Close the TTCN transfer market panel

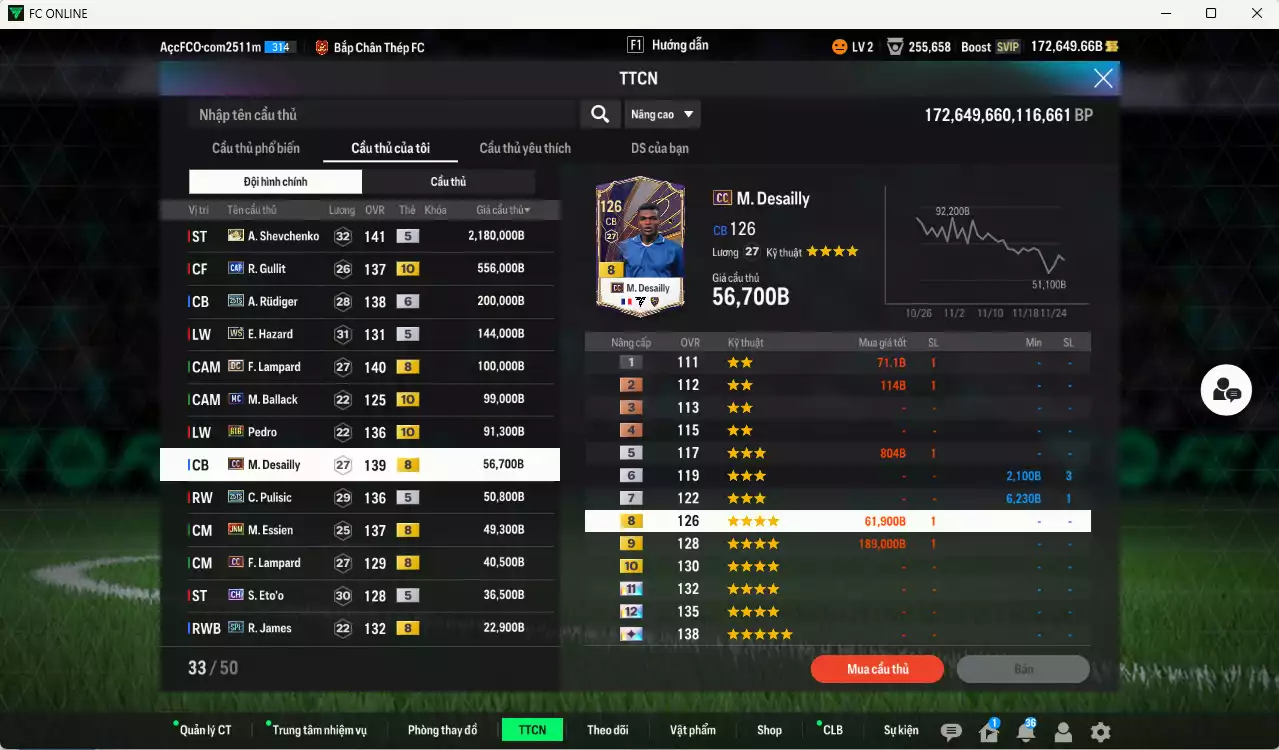point(1103,79)
